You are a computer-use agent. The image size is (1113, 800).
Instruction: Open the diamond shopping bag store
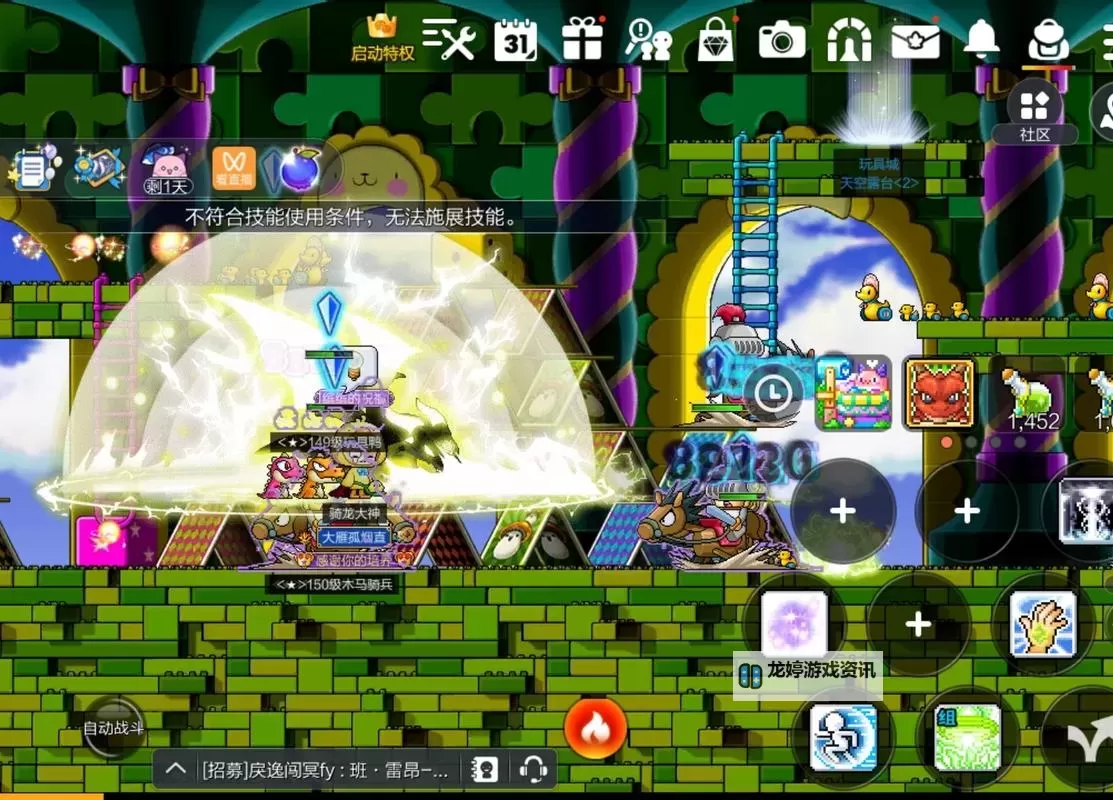[x=715, y=40]
